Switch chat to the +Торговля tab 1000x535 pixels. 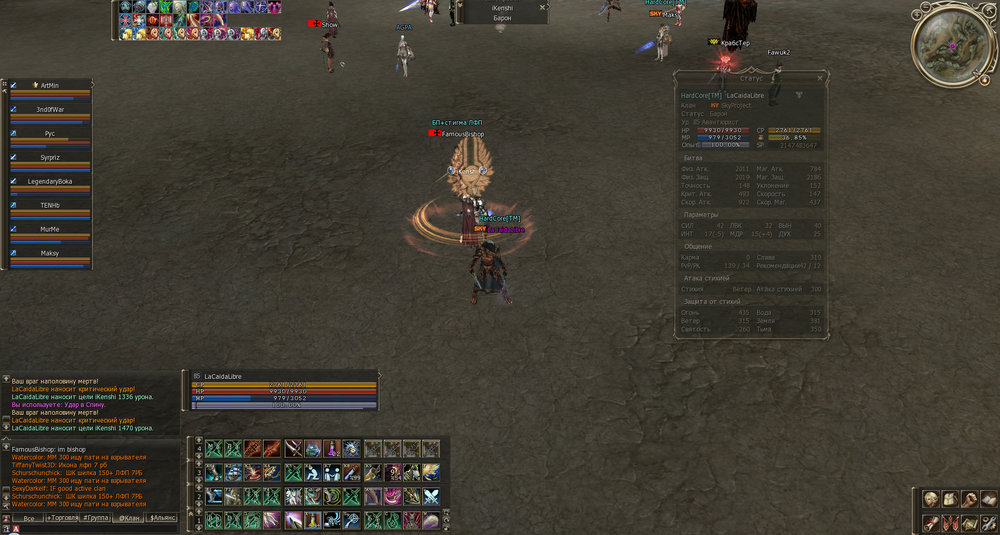pyautogui.click(x=64, y=518)
